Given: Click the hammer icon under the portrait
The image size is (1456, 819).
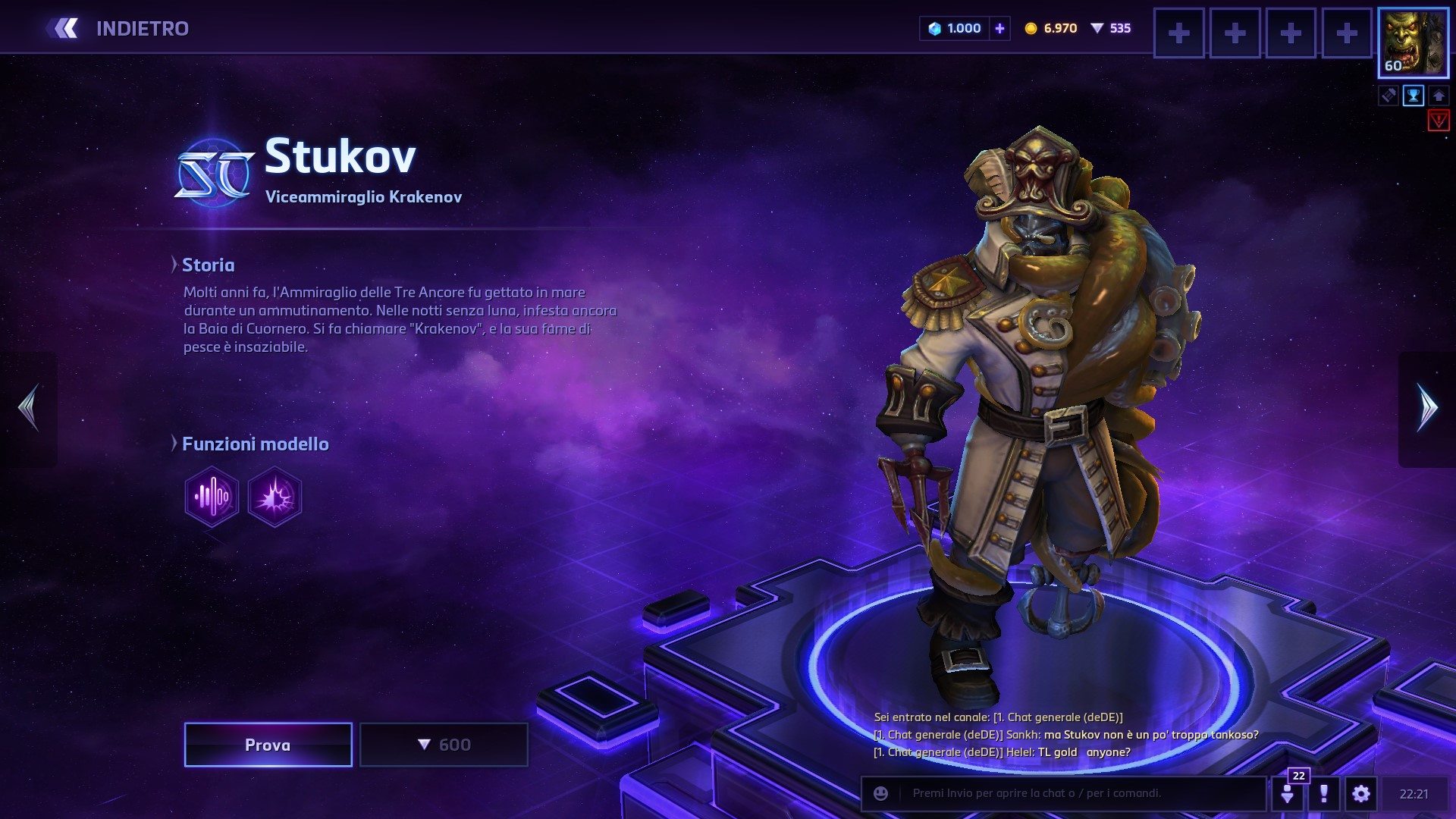Looking at the screenshot, I should [x=1389, y=96].
